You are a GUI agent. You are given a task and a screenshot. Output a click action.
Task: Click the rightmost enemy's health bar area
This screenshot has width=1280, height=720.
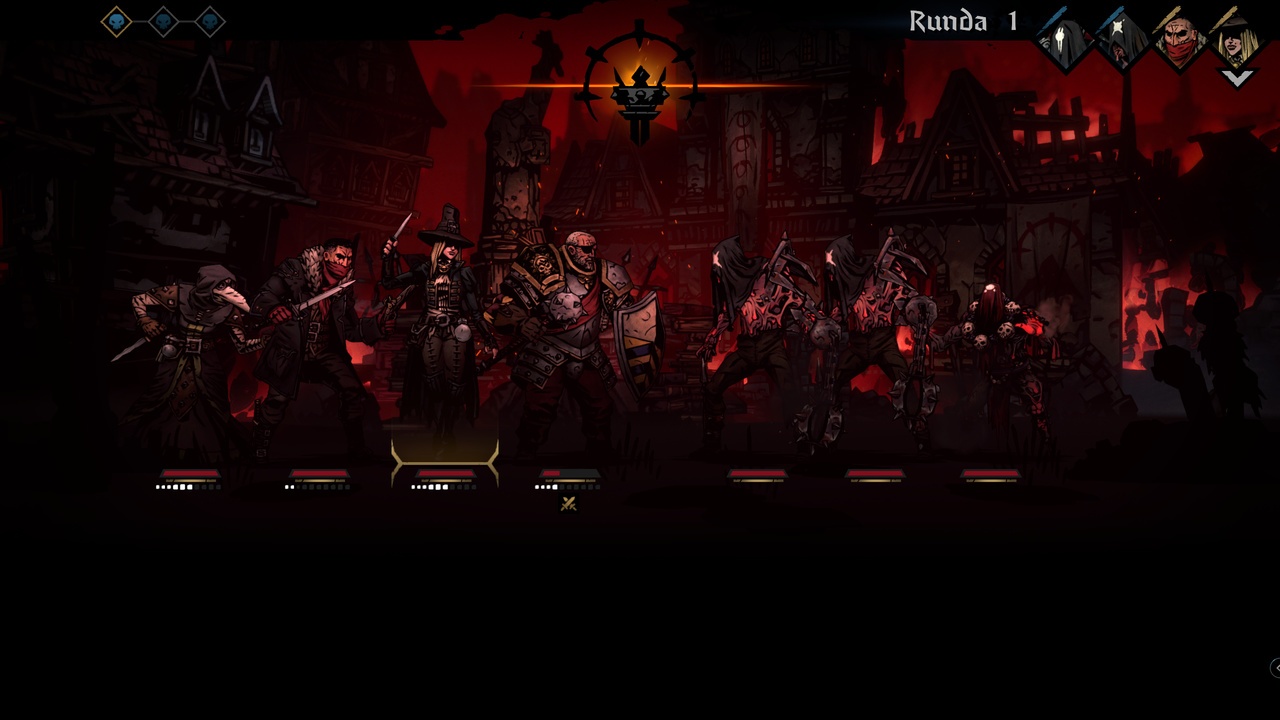pos(990,473)
